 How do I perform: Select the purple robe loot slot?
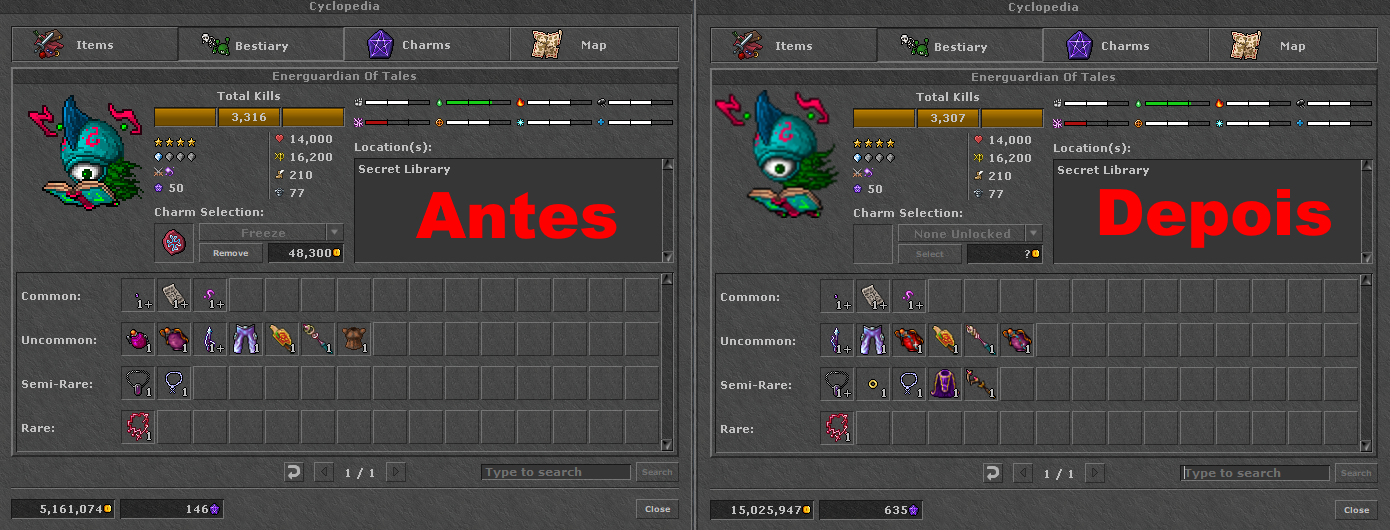click(945, 385)
